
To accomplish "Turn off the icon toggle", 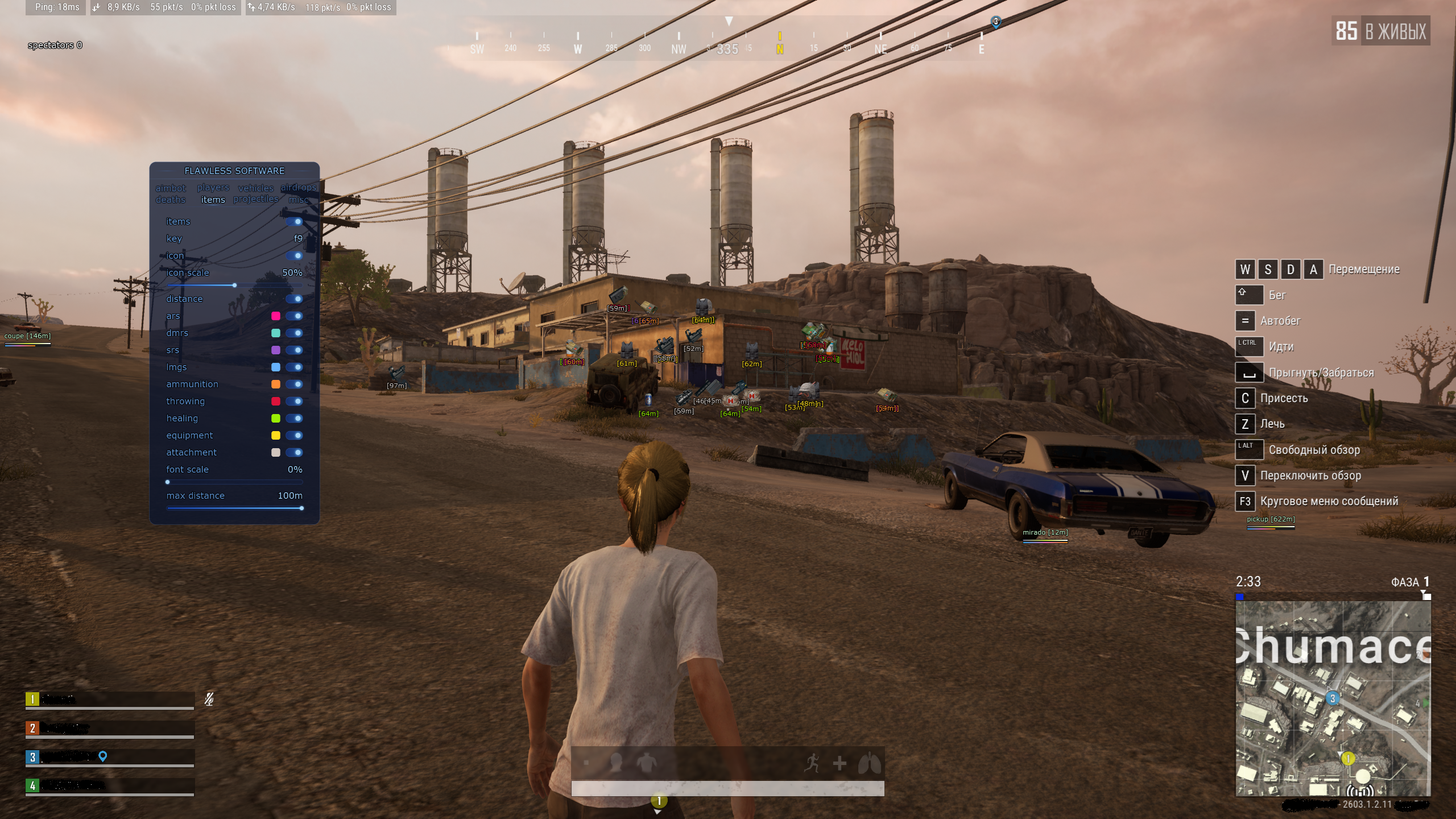I will pos(294,256).
